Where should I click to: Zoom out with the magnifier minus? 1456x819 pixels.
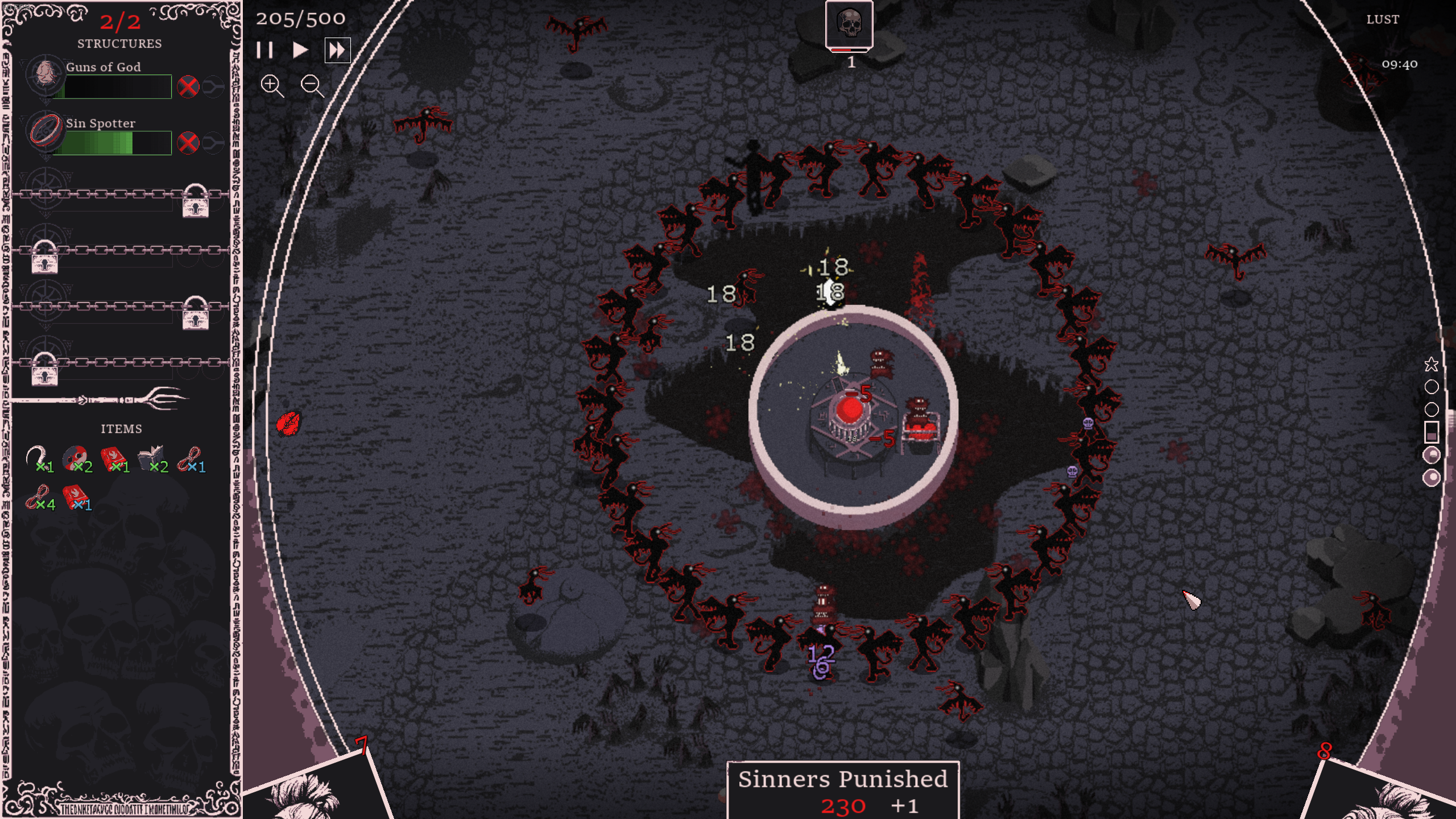point(312,86)
